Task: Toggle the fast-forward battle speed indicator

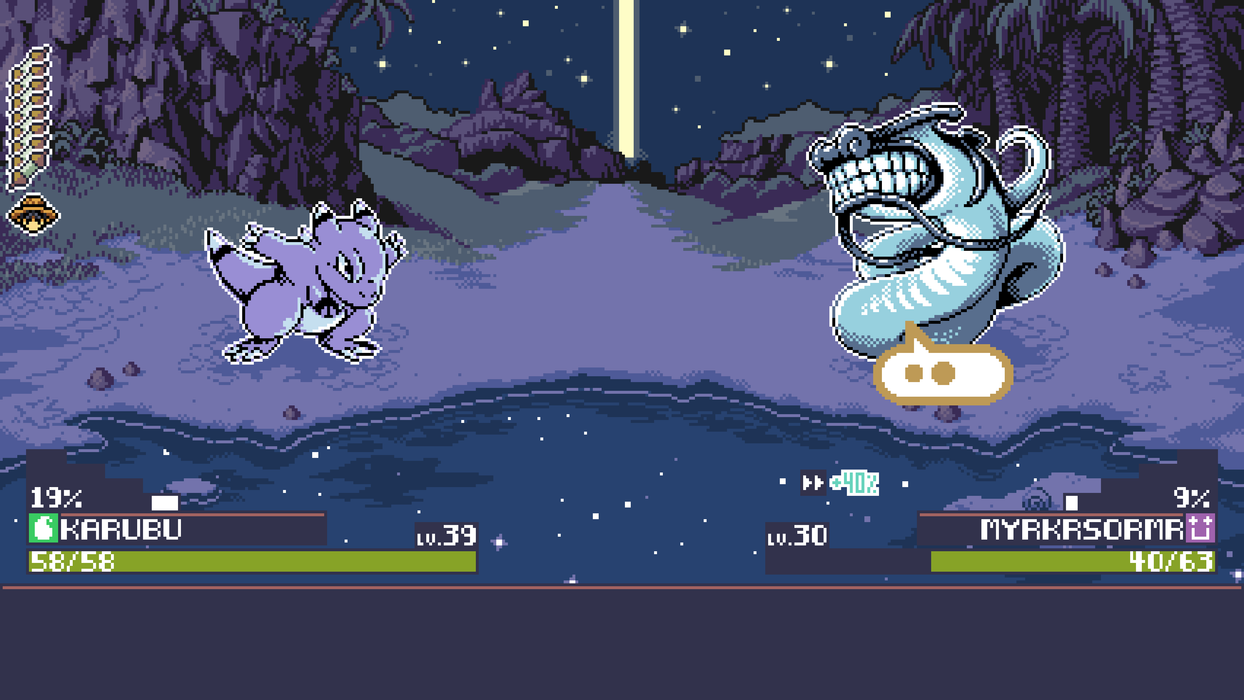Action: [x=813, y=484]
